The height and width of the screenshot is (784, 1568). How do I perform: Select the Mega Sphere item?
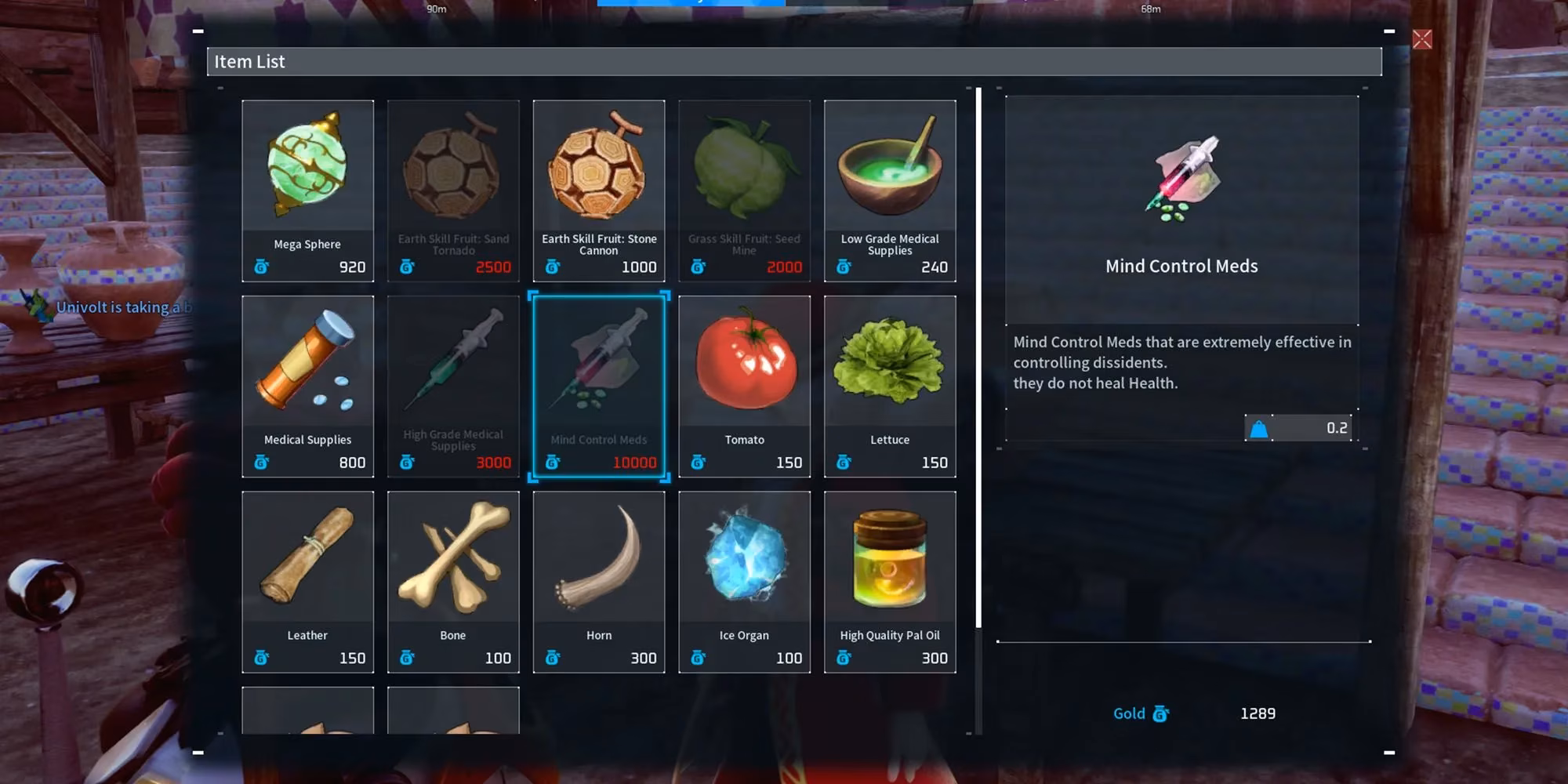307,191
